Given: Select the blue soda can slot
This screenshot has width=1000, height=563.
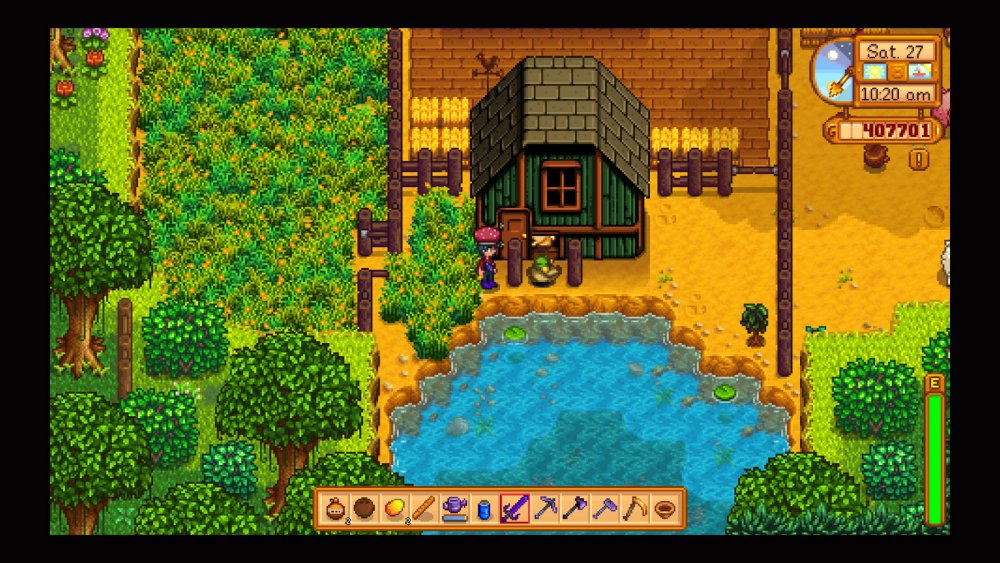Looking at the screenshot, I should click(486, 509).
